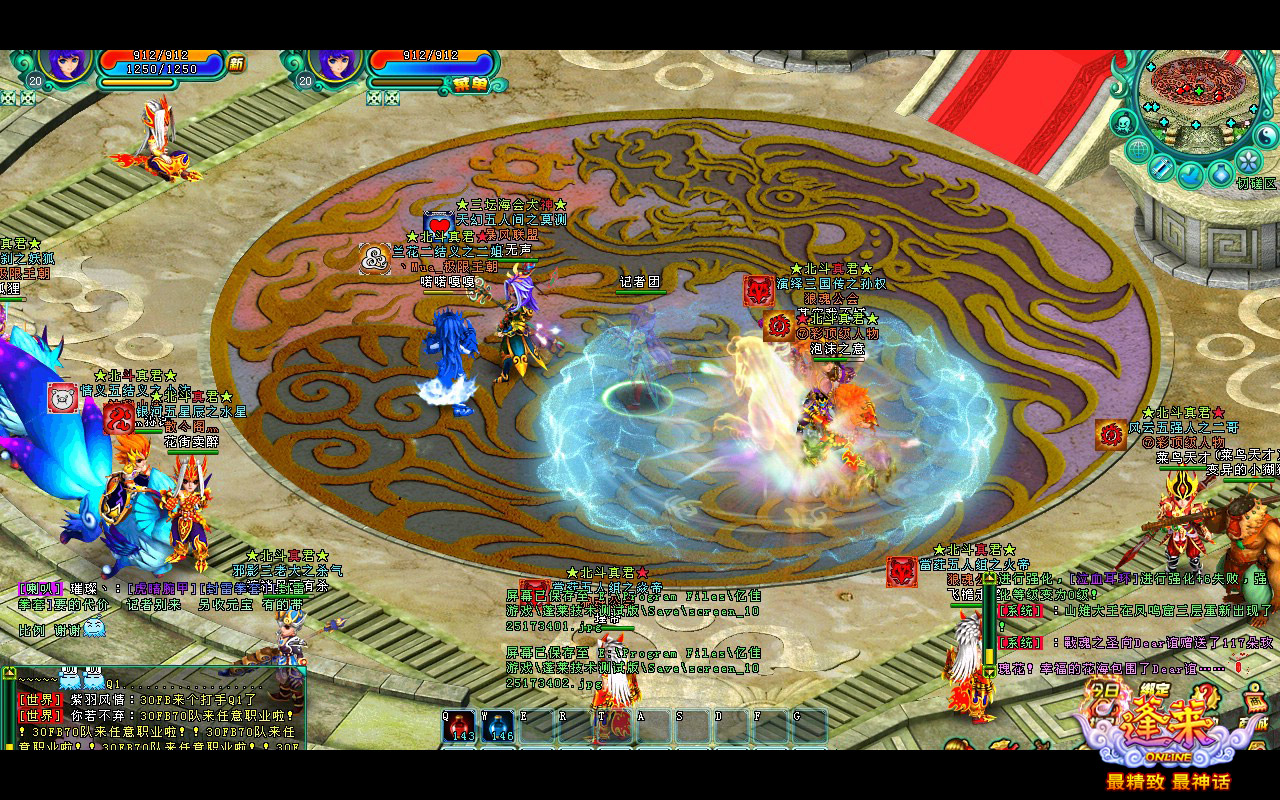Use the red potion in slot Q

pyautogui.click(x=461, y=727)
